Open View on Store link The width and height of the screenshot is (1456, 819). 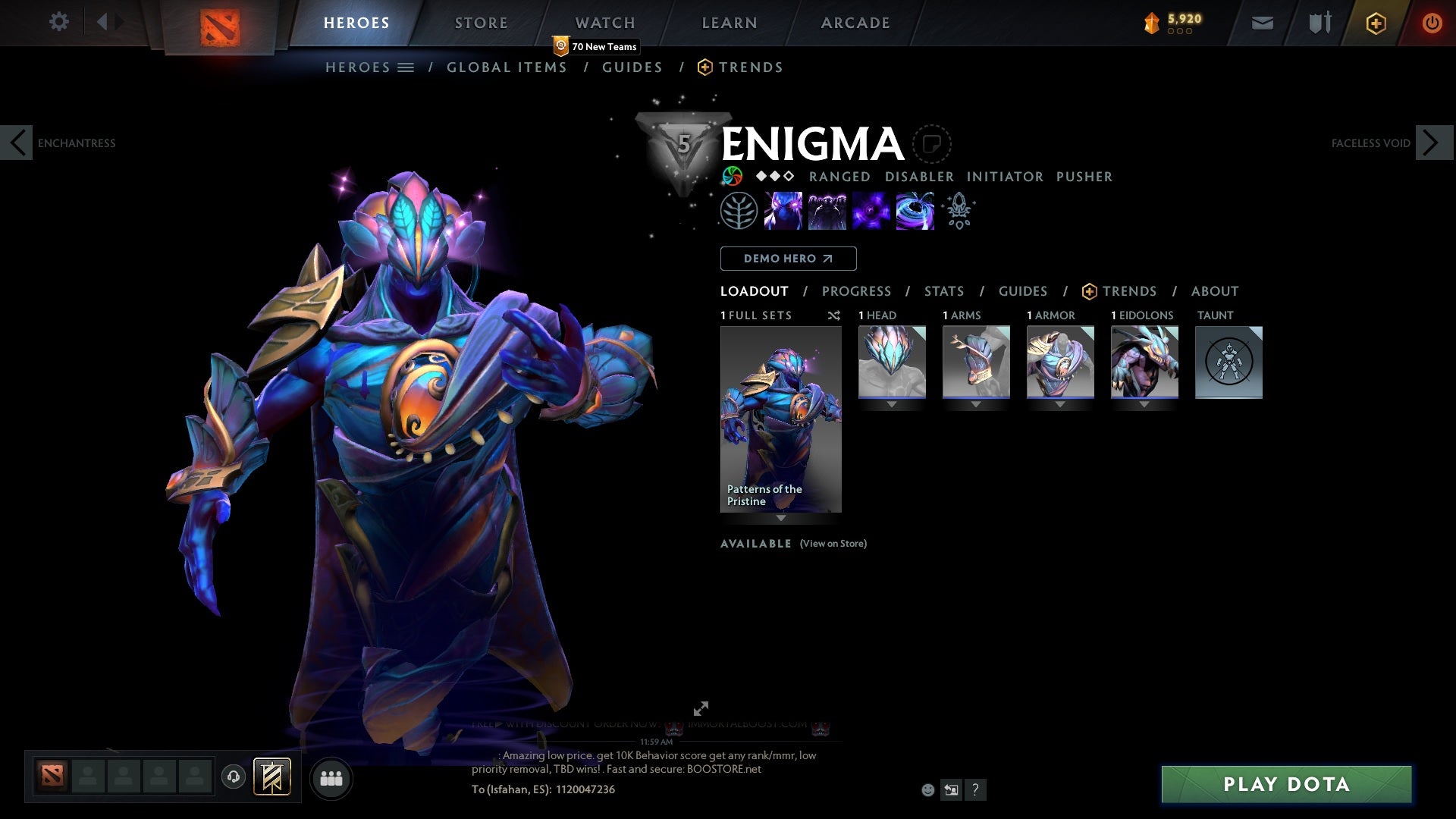[x=833, y=544]
